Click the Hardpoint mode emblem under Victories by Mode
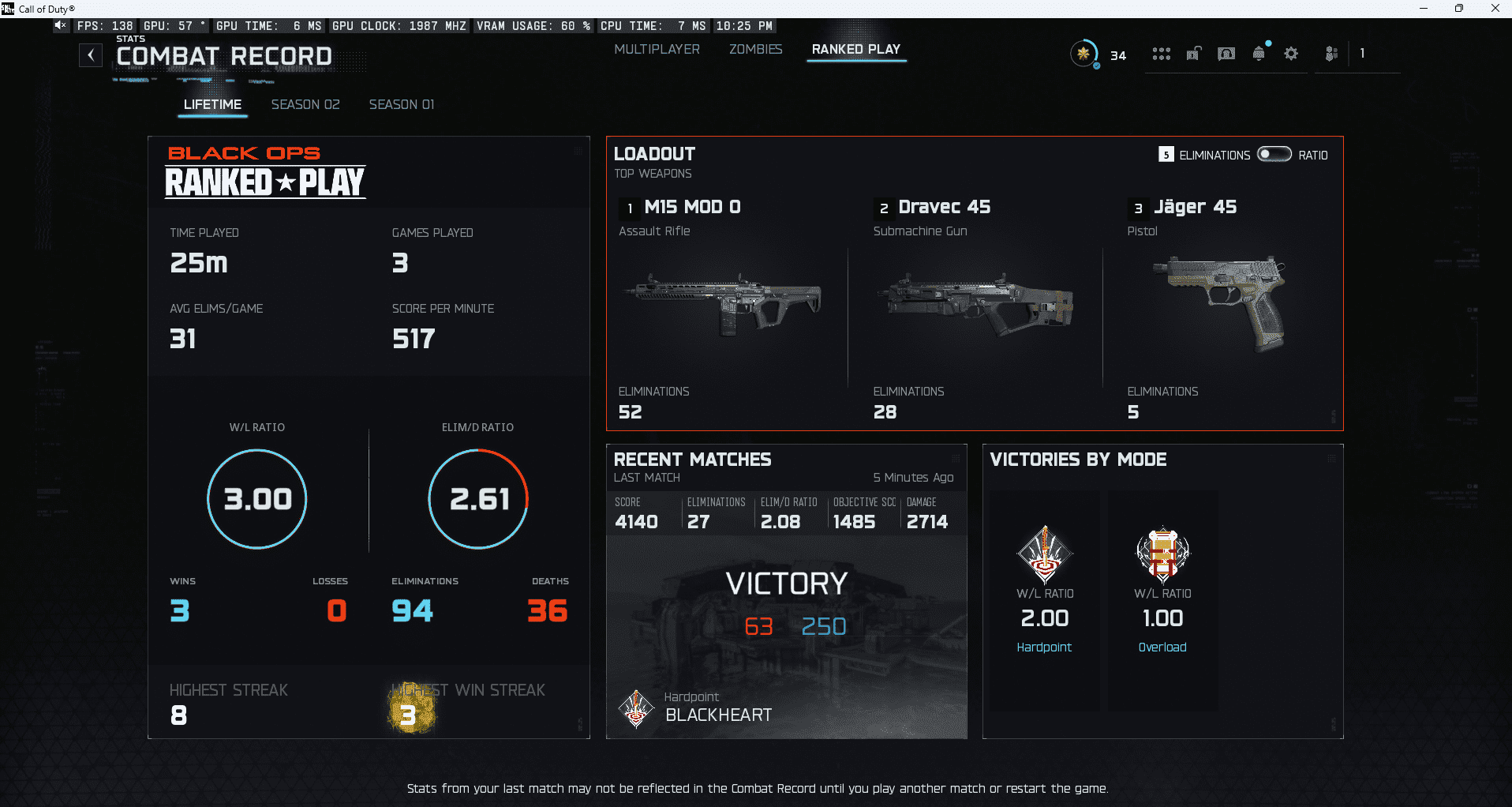The height and width of the screenshot is (807, 1512). pyautogui.click(x=1043, y=554)
